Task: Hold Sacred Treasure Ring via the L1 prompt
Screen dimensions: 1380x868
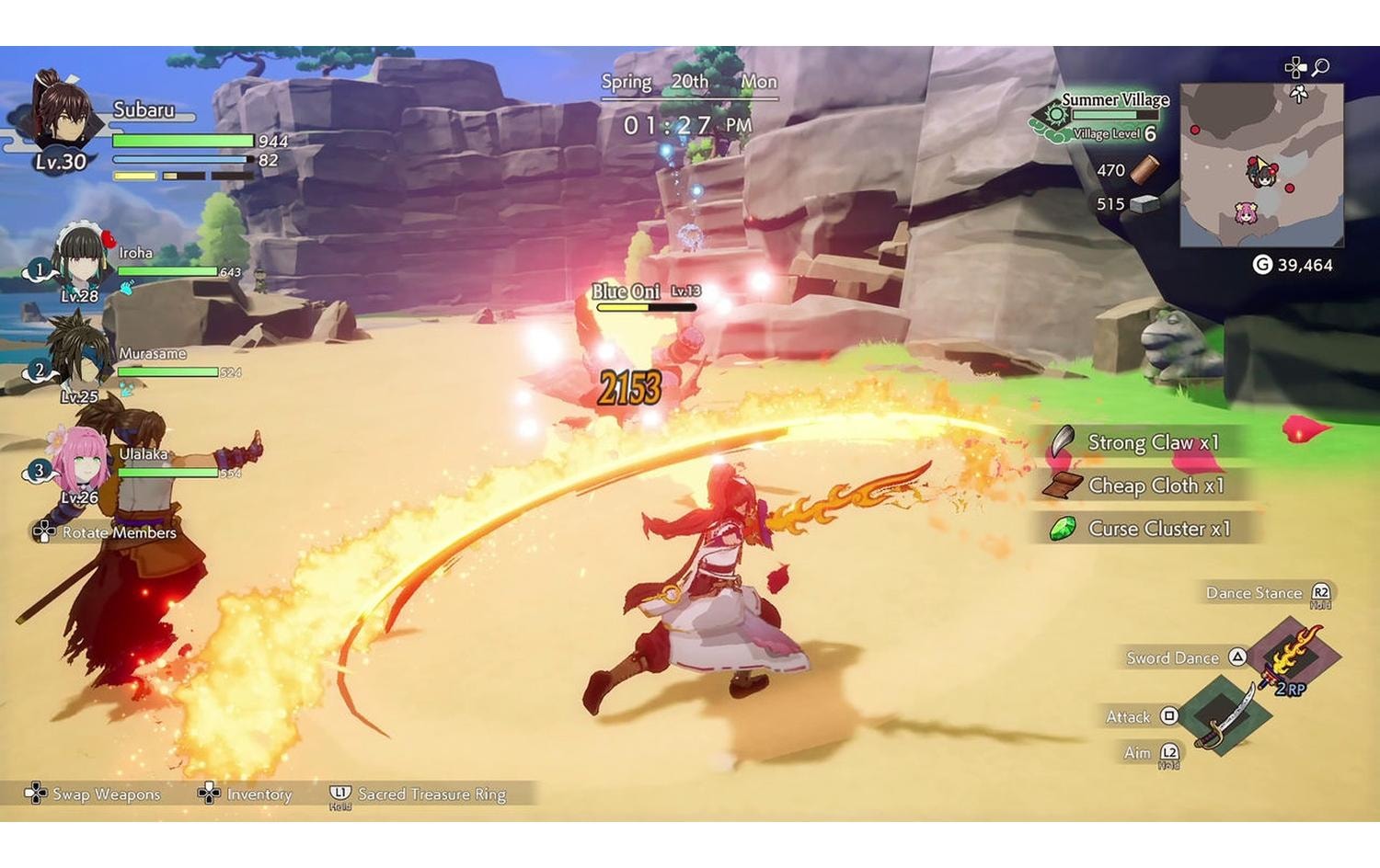Action: pos(339,792)
